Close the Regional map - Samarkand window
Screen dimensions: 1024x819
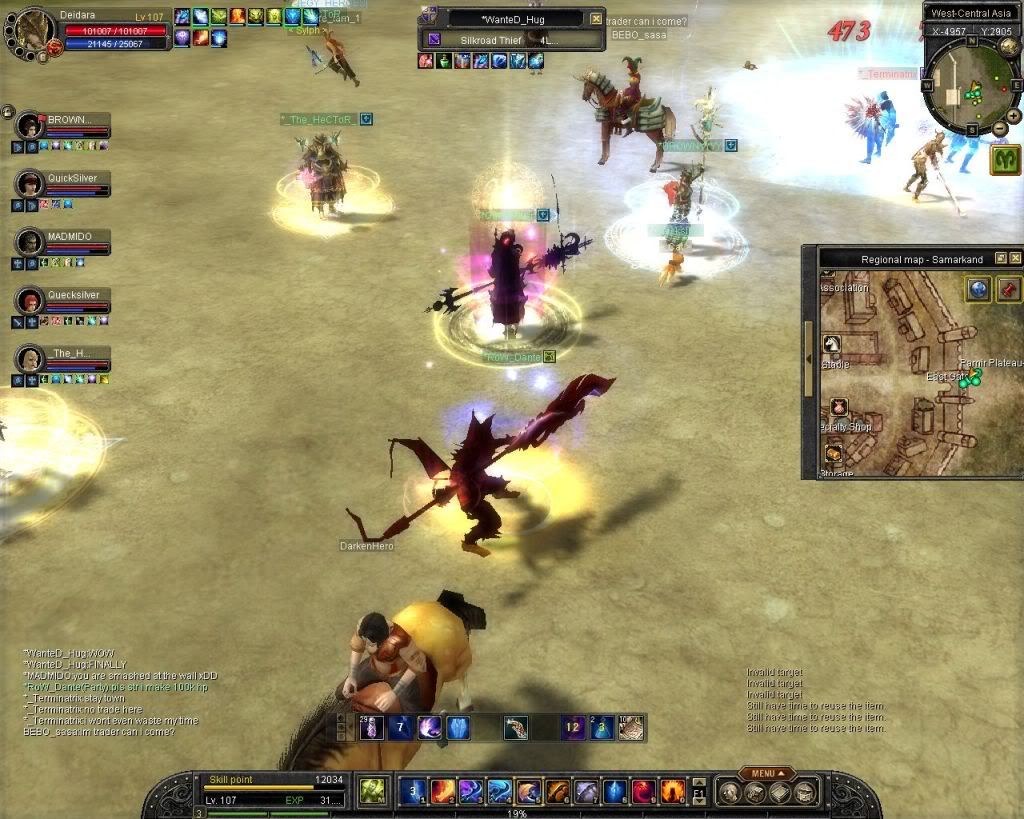click(1015, 259)
